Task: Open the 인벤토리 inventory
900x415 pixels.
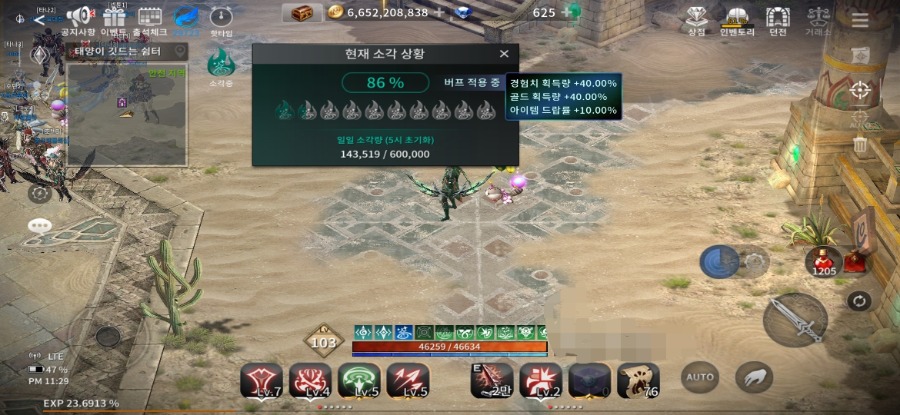Action: 737,17
